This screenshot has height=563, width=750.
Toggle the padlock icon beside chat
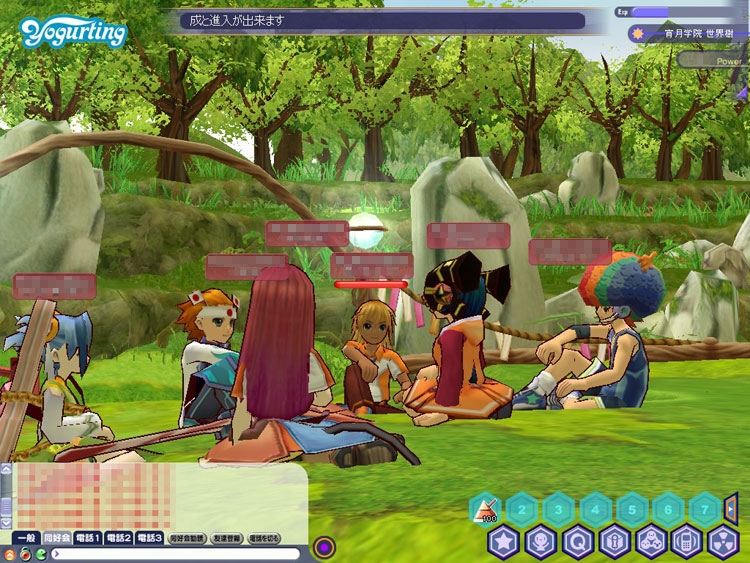click(24, 553)
